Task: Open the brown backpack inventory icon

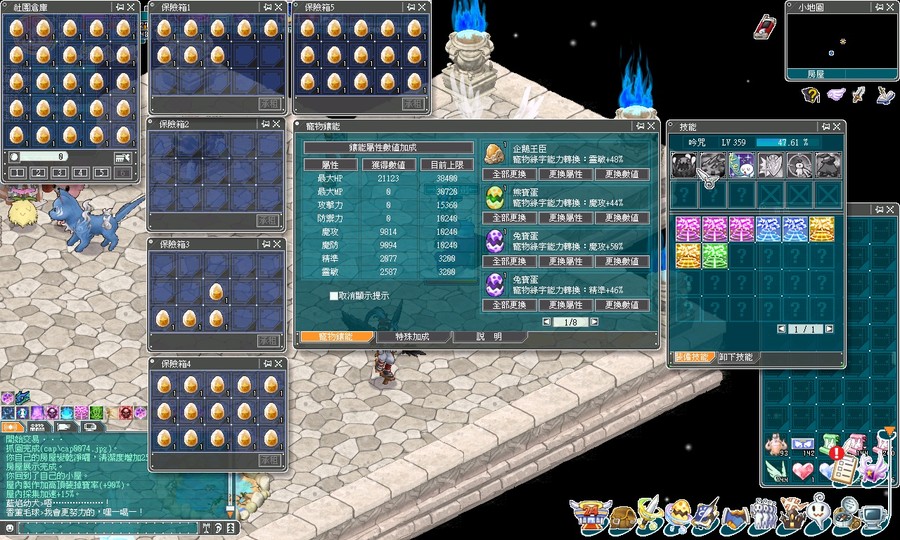Action: (622, 517)
